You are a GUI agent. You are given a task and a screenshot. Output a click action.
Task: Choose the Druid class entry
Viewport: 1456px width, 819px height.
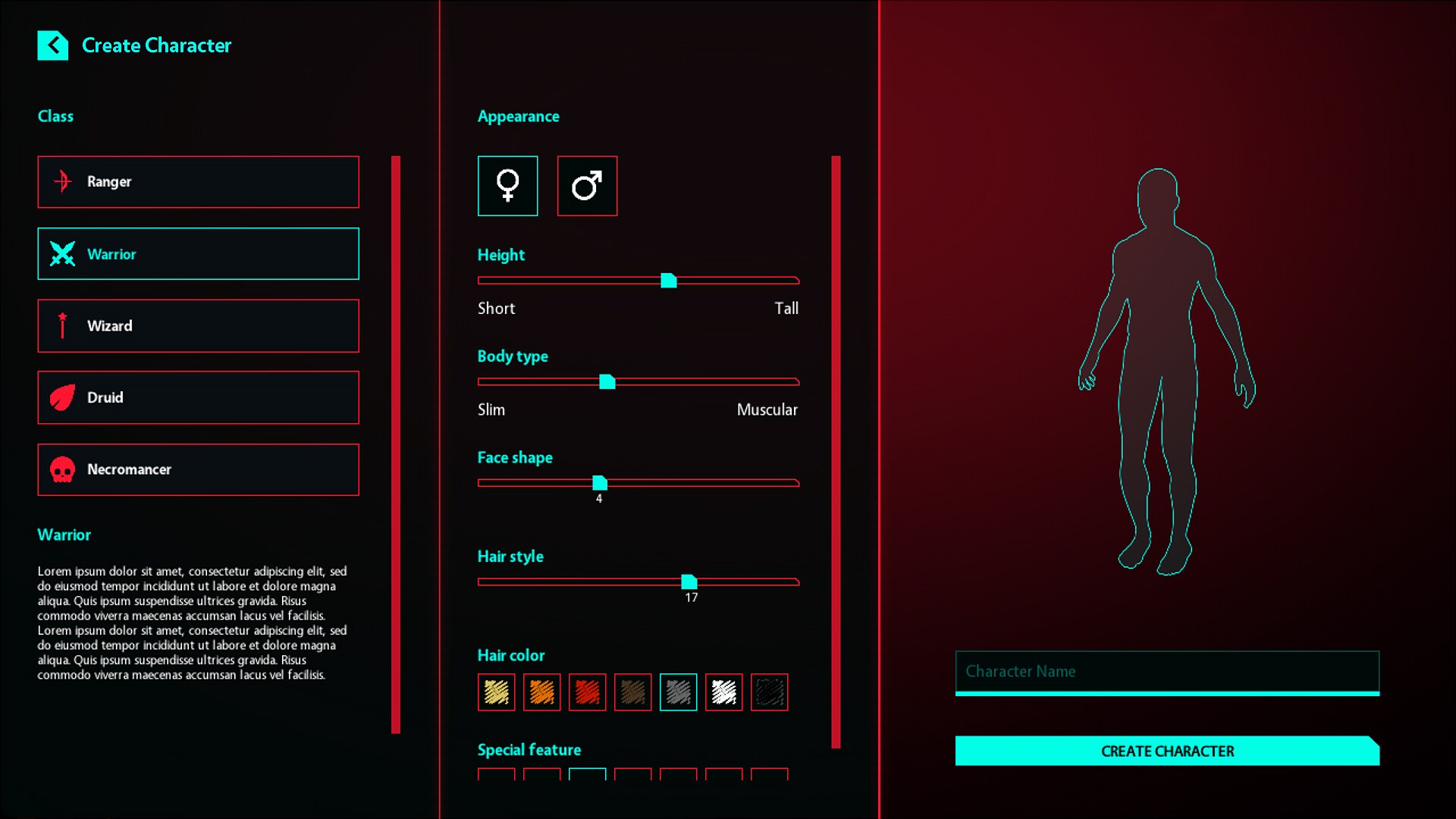(197, 397)
